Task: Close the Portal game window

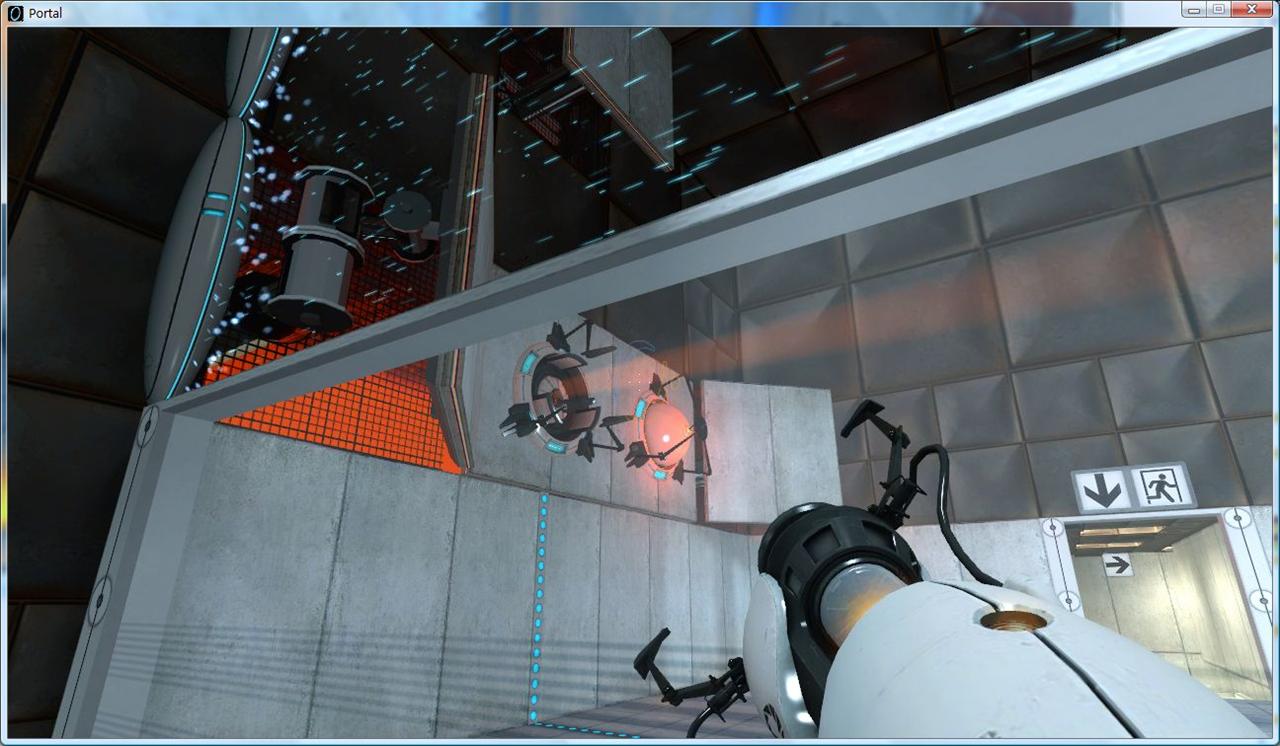Action: pyautogui.click(x=1252, y=9)
